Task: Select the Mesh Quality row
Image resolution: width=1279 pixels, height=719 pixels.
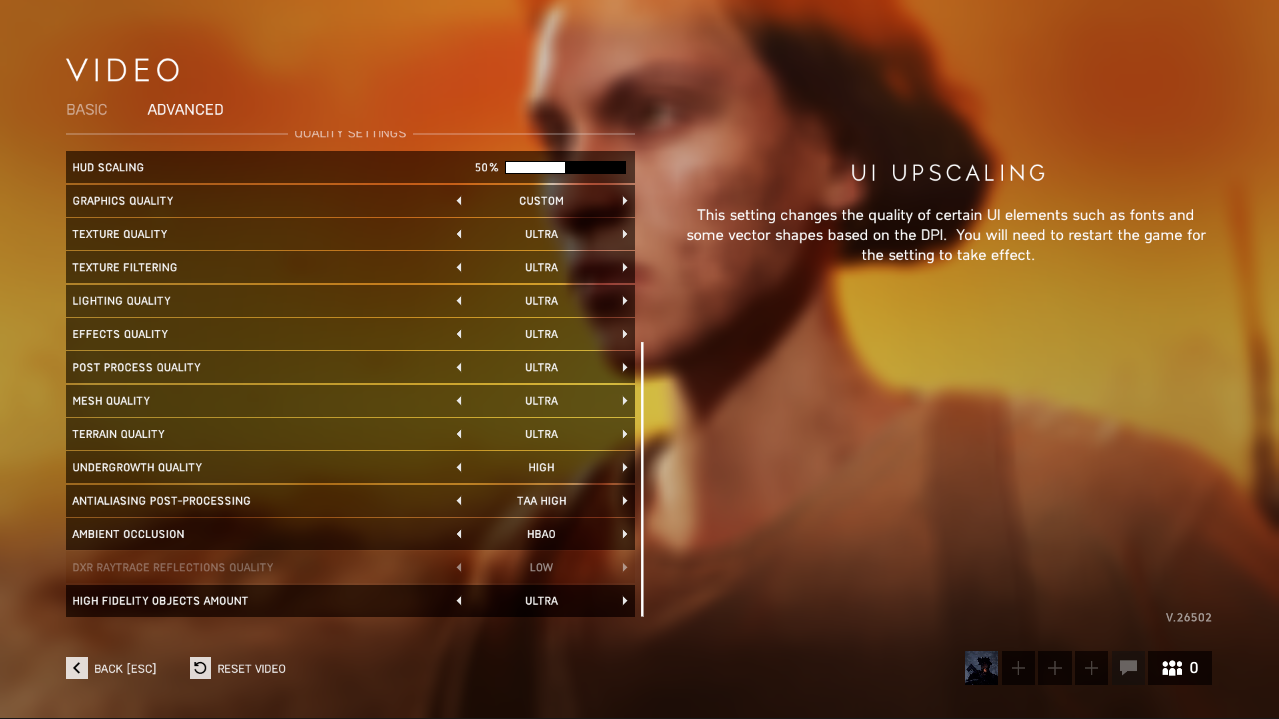Action: (x=250, y=401)
